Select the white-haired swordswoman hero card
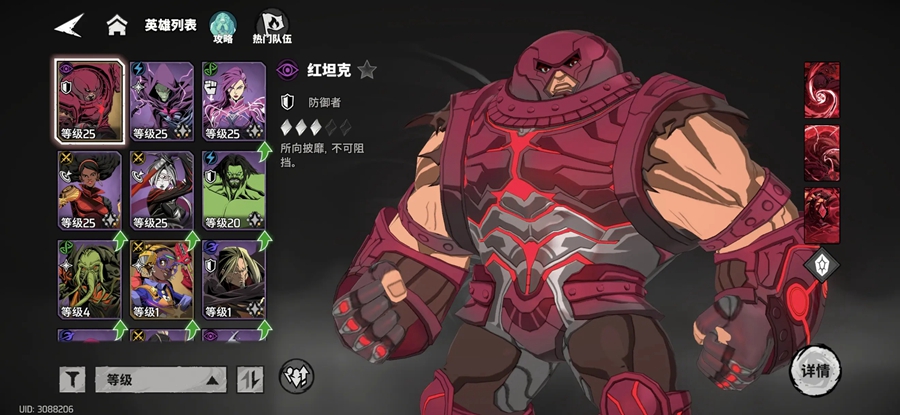Viewport: 900px width, 415px height. (x=161, y=188)
